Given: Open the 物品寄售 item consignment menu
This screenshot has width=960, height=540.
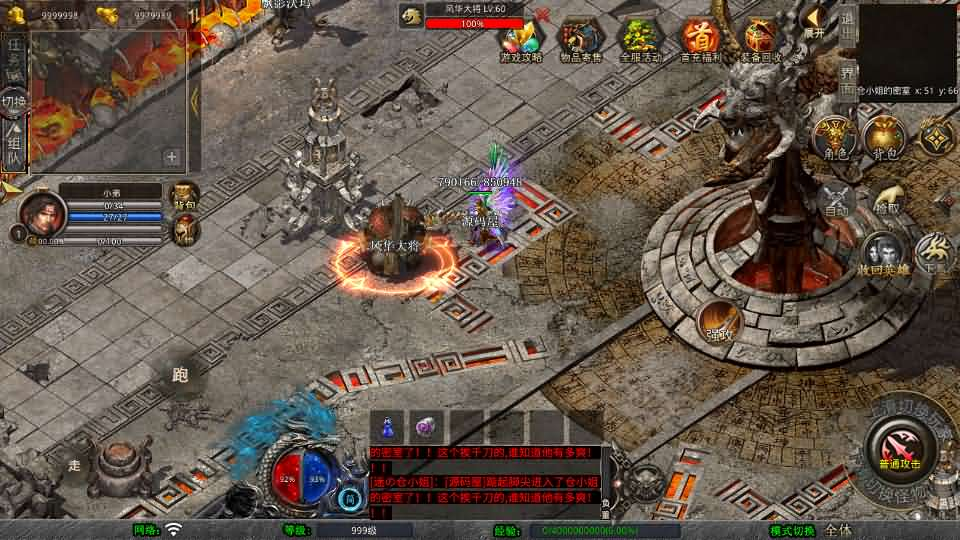Looking at the screenshot, I should click(x=580, y=38).
